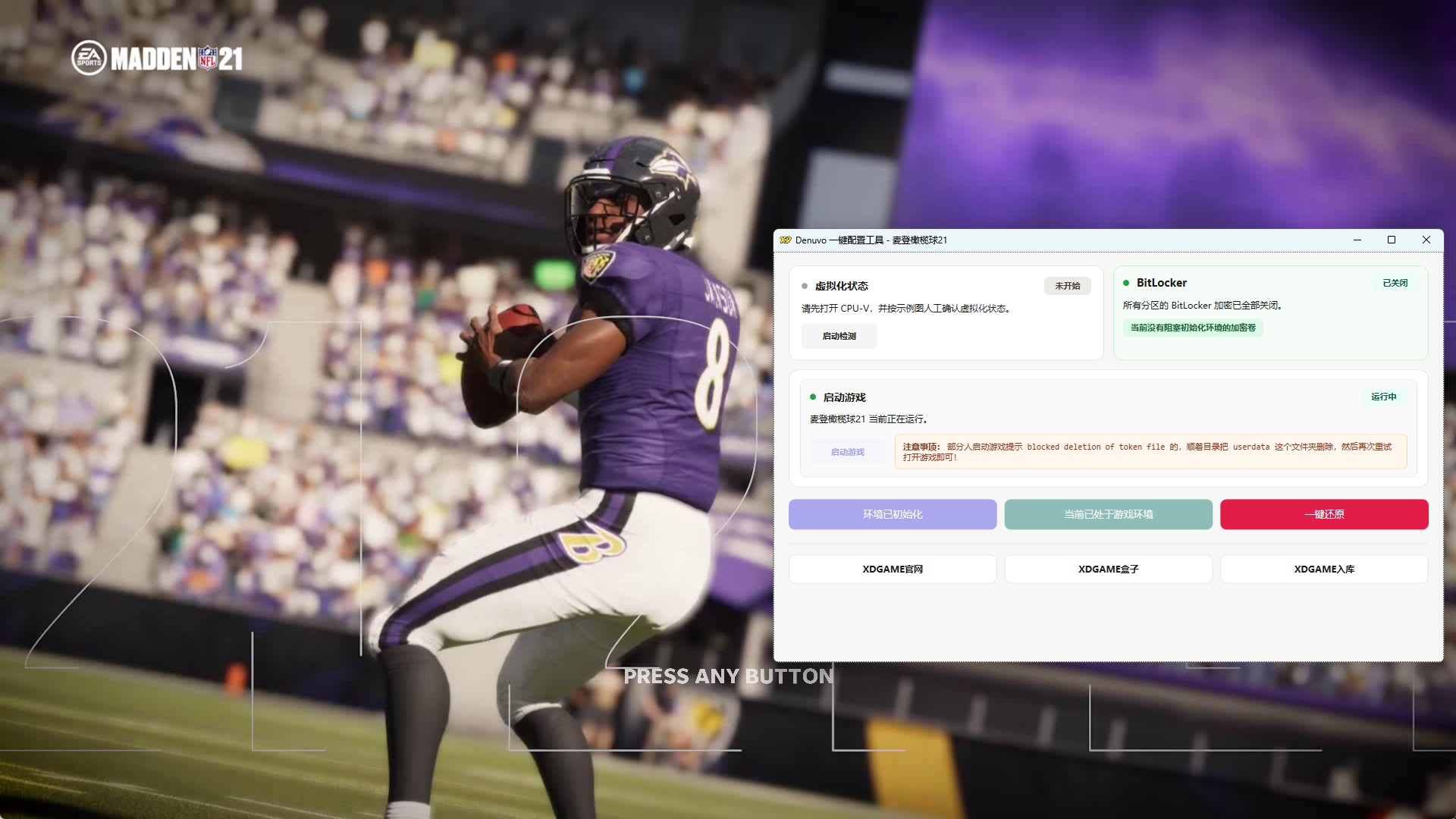The width and height of the screenshot is (1456, 819).
Task: Click the 运行中 status badge
Action: pyautogui.click(x=1385, y=397)
